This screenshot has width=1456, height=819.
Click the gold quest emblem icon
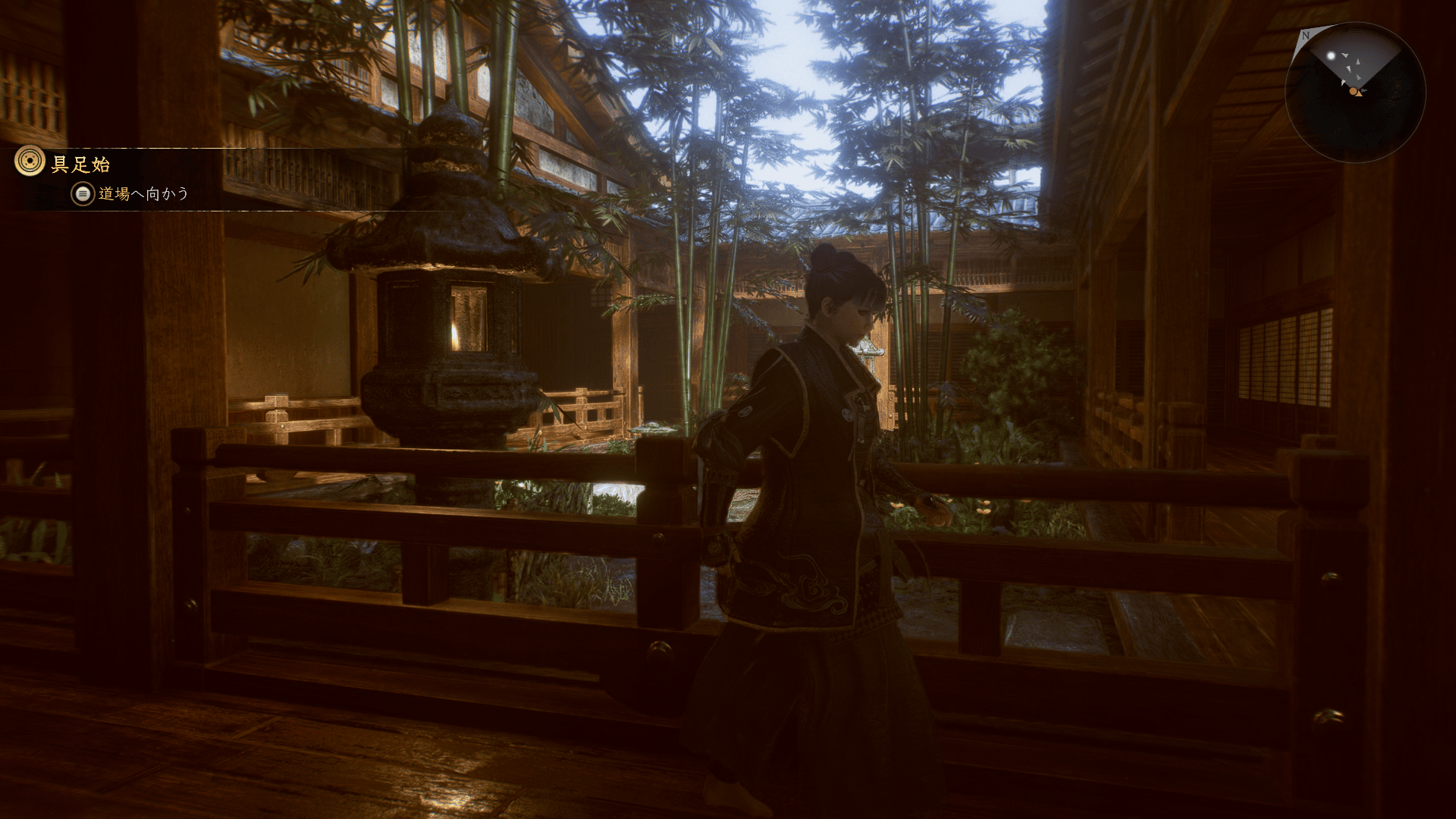coord(30,162)
